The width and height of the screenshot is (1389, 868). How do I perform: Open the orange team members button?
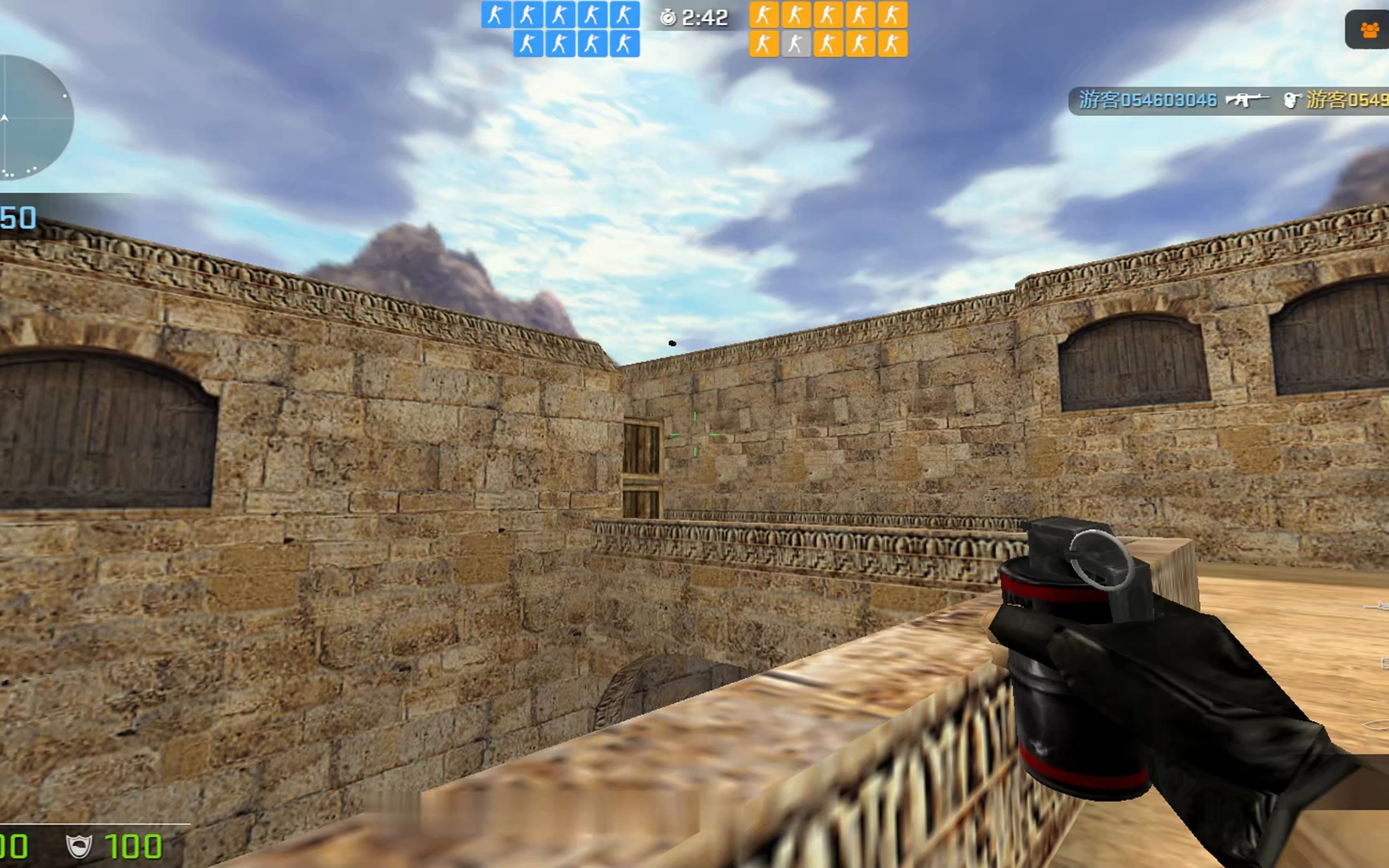click(1369, 30)
